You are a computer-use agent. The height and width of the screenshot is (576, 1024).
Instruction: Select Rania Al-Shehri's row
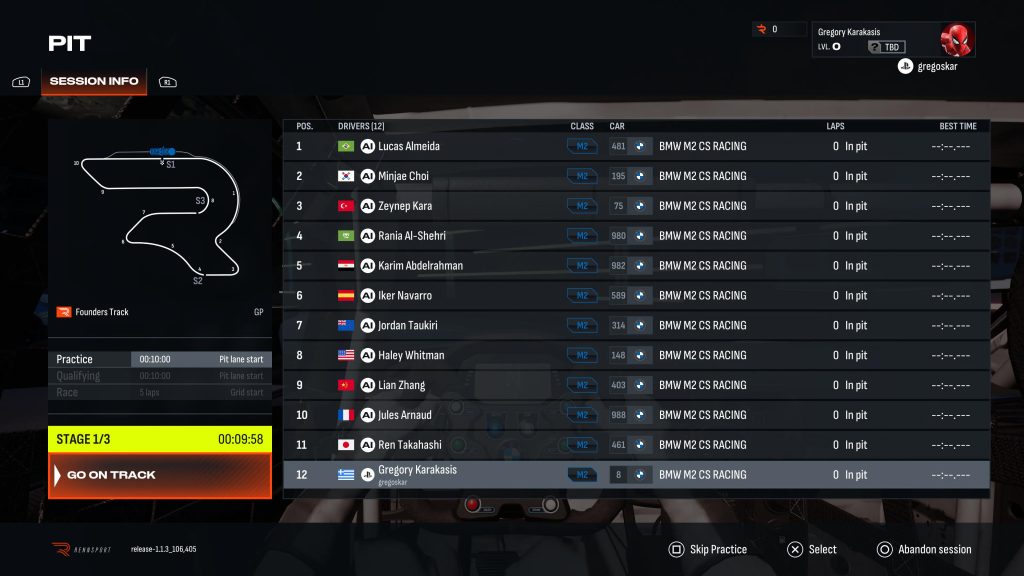click(636, 236)
